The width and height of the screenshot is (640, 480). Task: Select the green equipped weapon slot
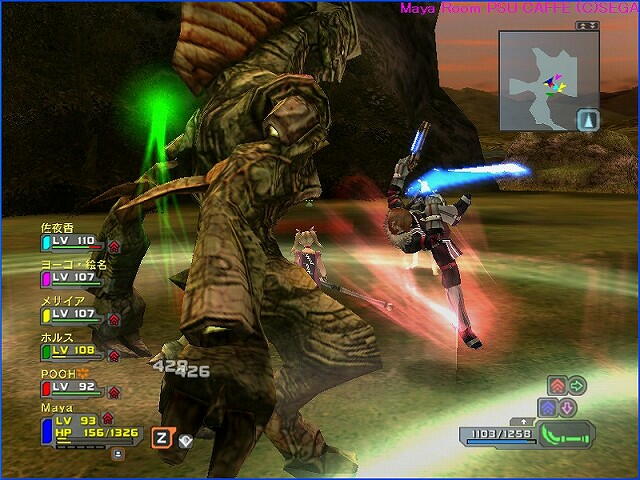566,435
